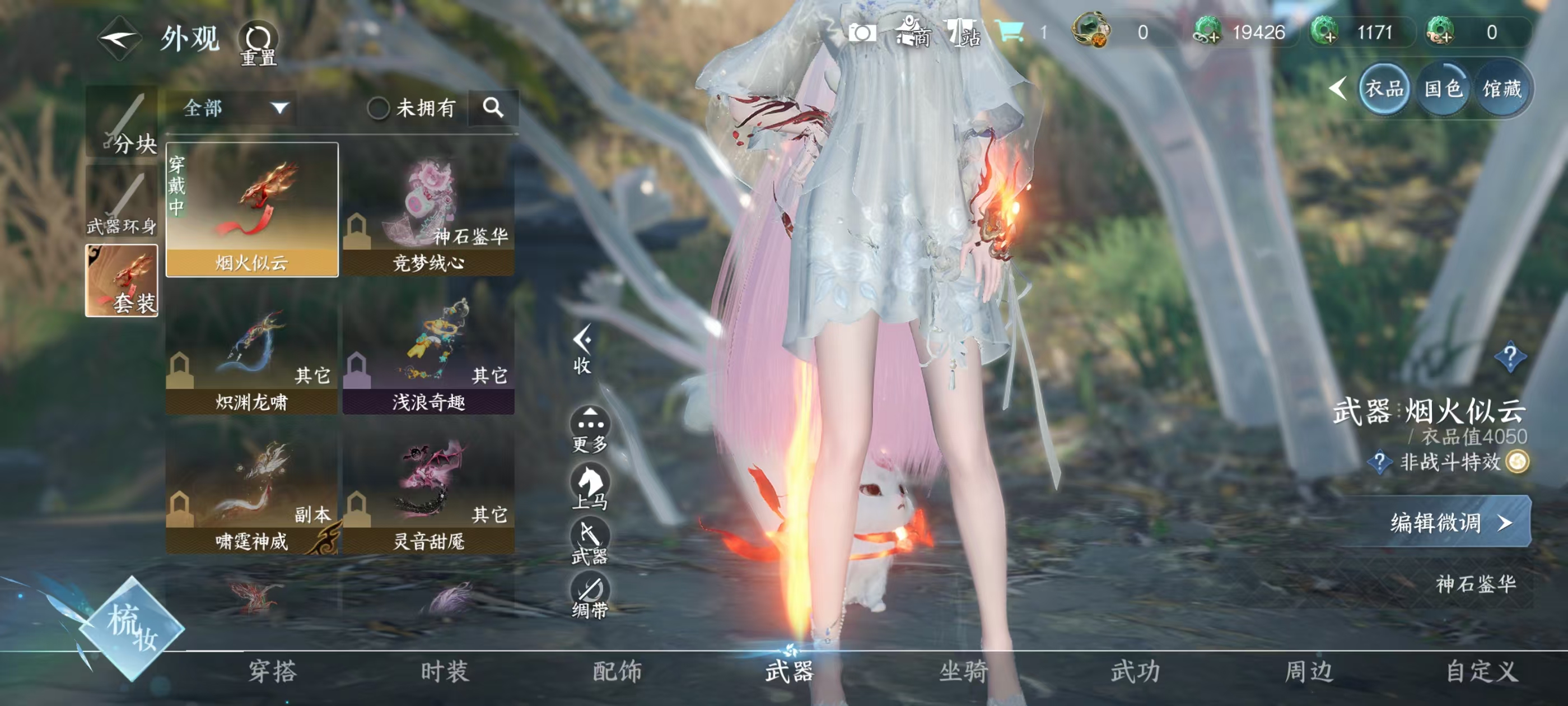1568x706 pixels.
Task: Open the 全部 filter dropdown
Action: [x=231, y=109]
